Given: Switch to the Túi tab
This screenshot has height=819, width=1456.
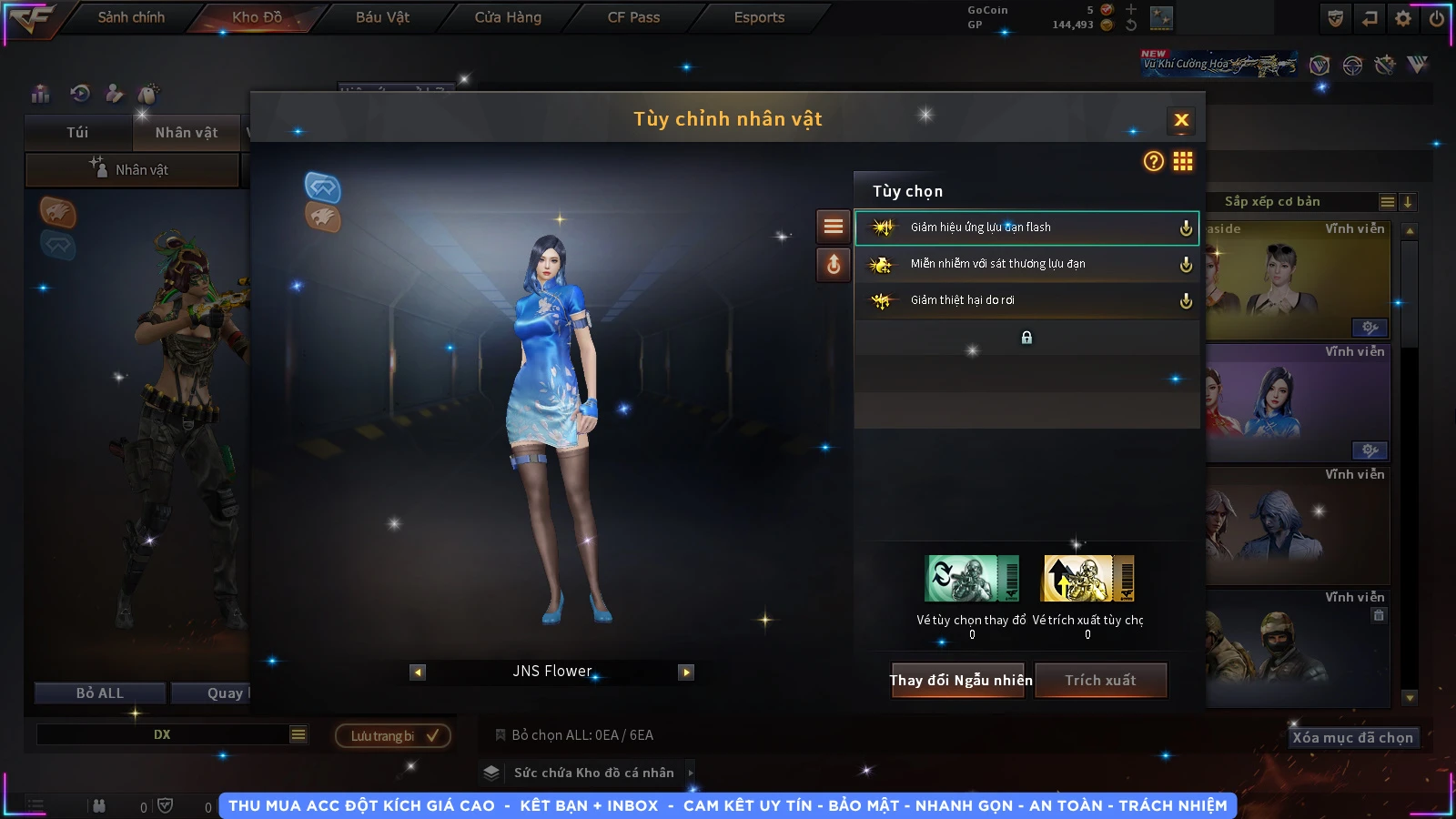Looking at the screenshot, I should [x=77, y=133].
